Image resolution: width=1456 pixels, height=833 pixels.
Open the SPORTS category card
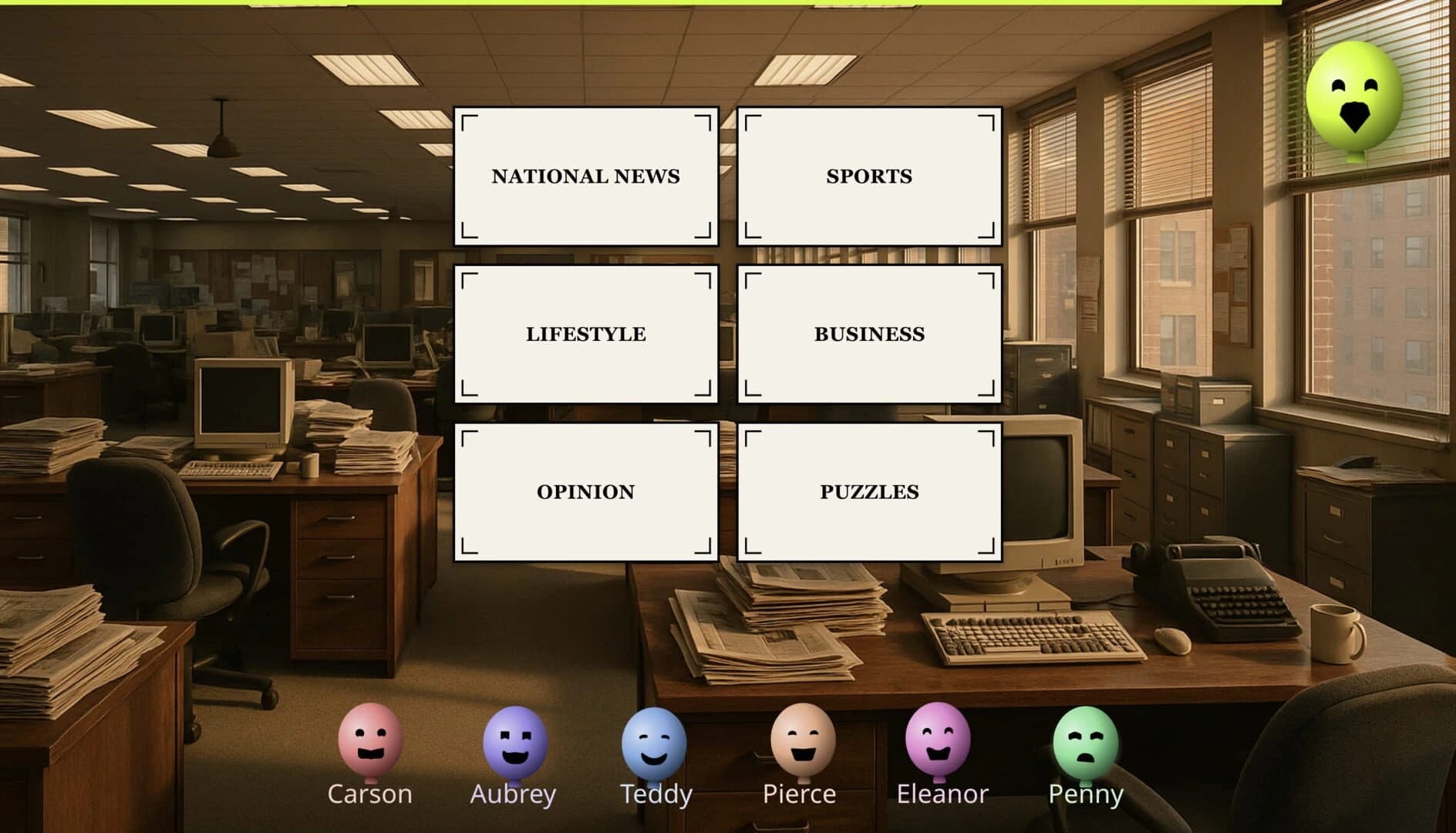pyautogui.click(x=869, y=176)
